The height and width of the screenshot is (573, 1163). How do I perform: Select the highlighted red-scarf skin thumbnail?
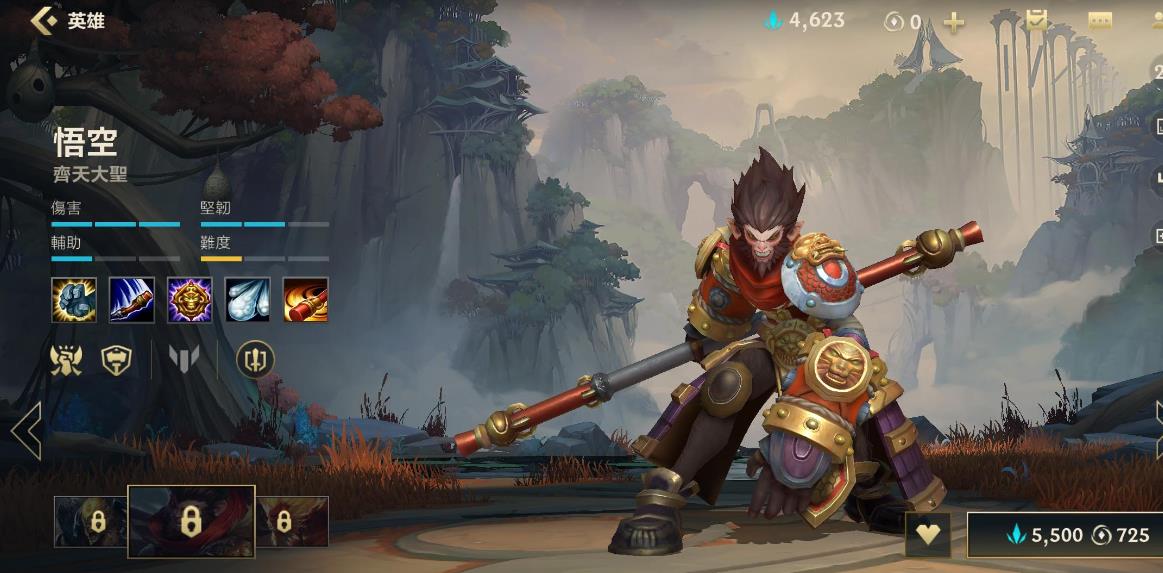click(191, 521)
